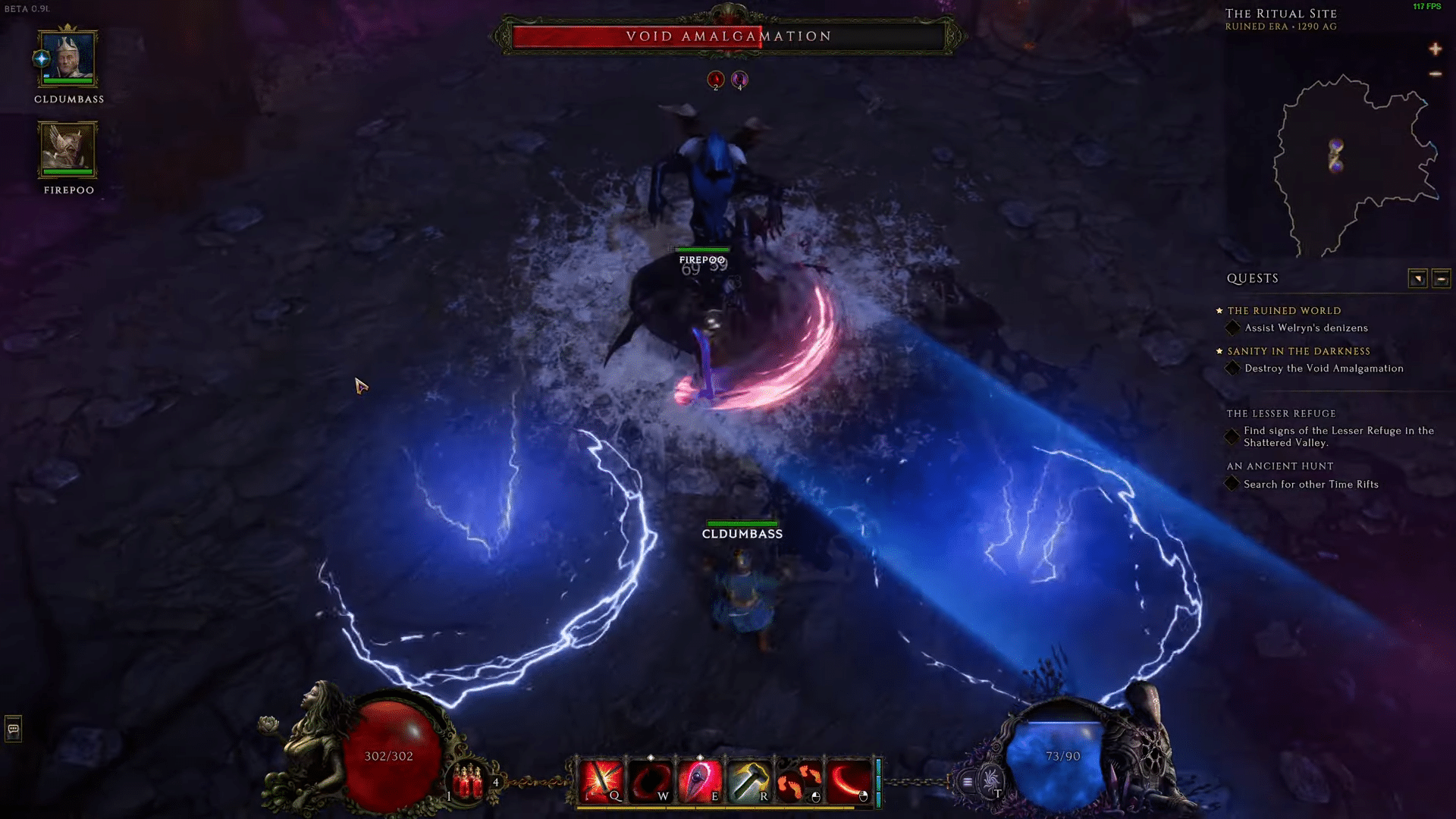This screenshot has width=1456, height=819.
Task: Cast the void rift skill bound to W
Action: pos(651,777)
